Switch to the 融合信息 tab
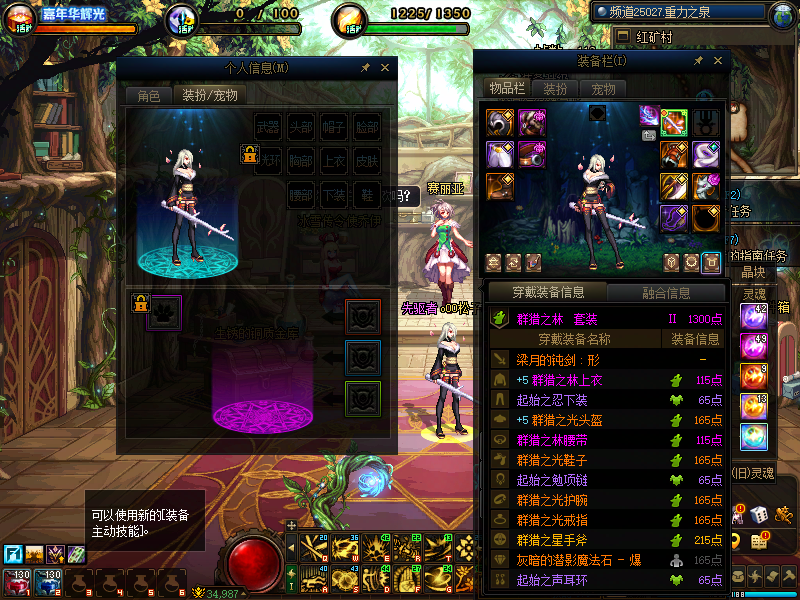 (664, 293)
